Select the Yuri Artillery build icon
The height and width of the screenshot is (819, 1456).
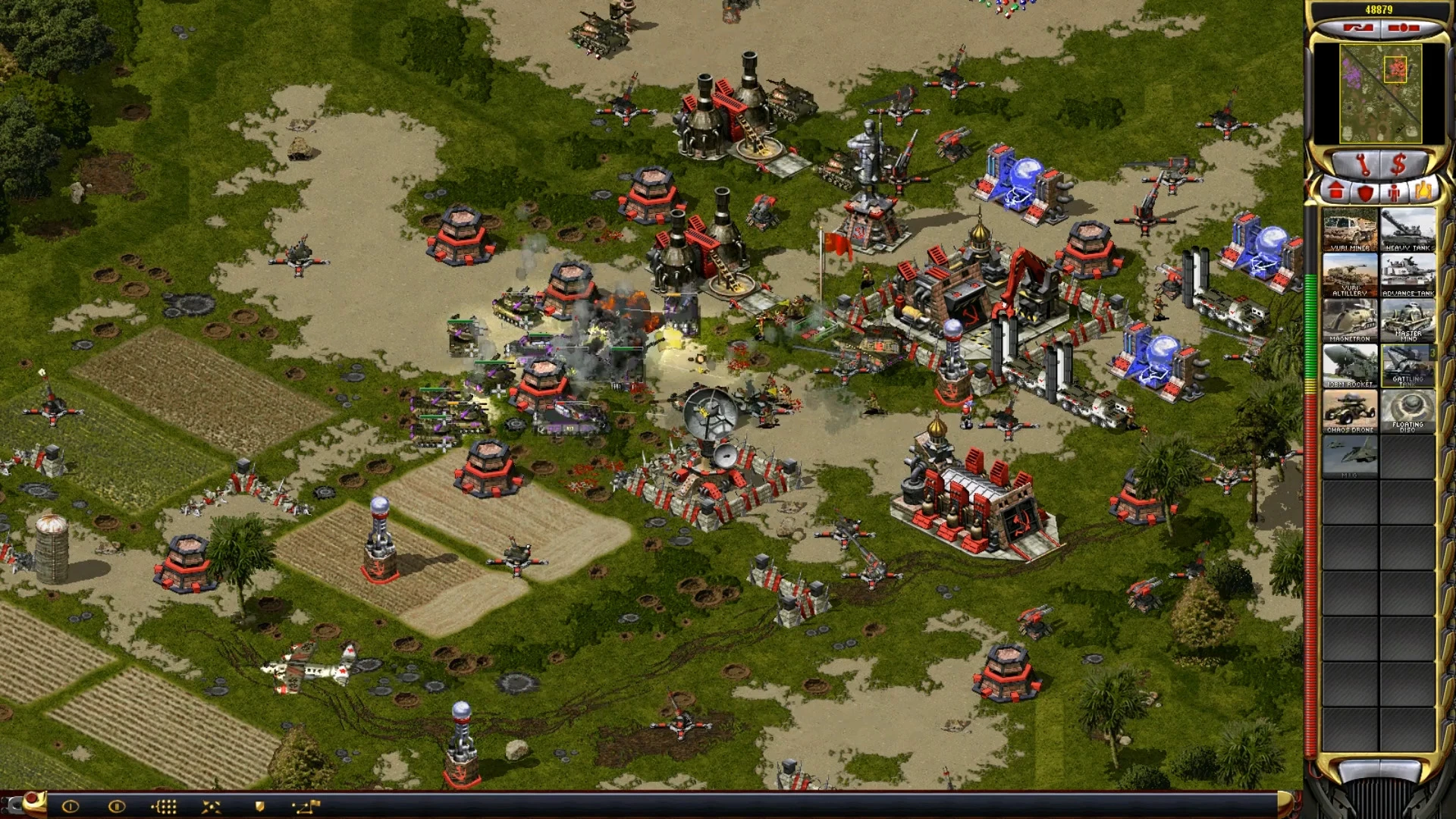tap(1350, 275)
